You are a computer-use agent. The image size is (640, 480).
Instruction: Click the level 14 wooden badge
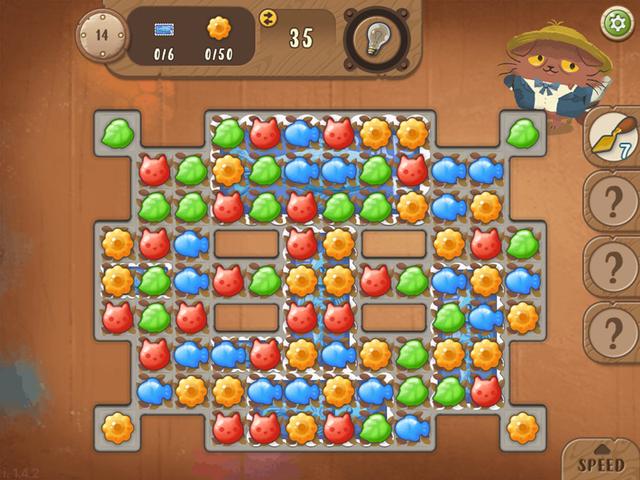(102, 35)
